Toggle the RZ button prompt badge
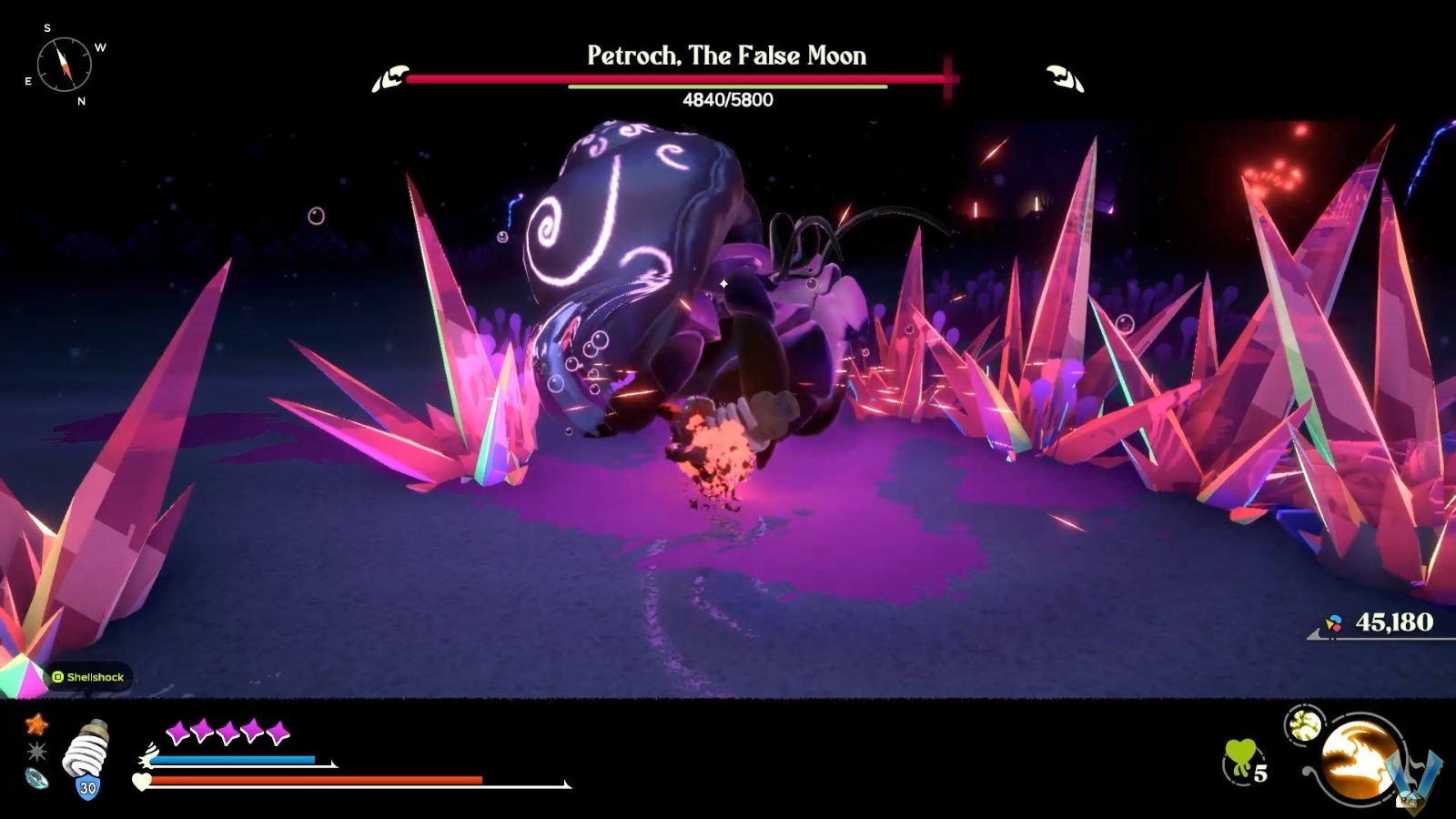 tap(1406, 800)
